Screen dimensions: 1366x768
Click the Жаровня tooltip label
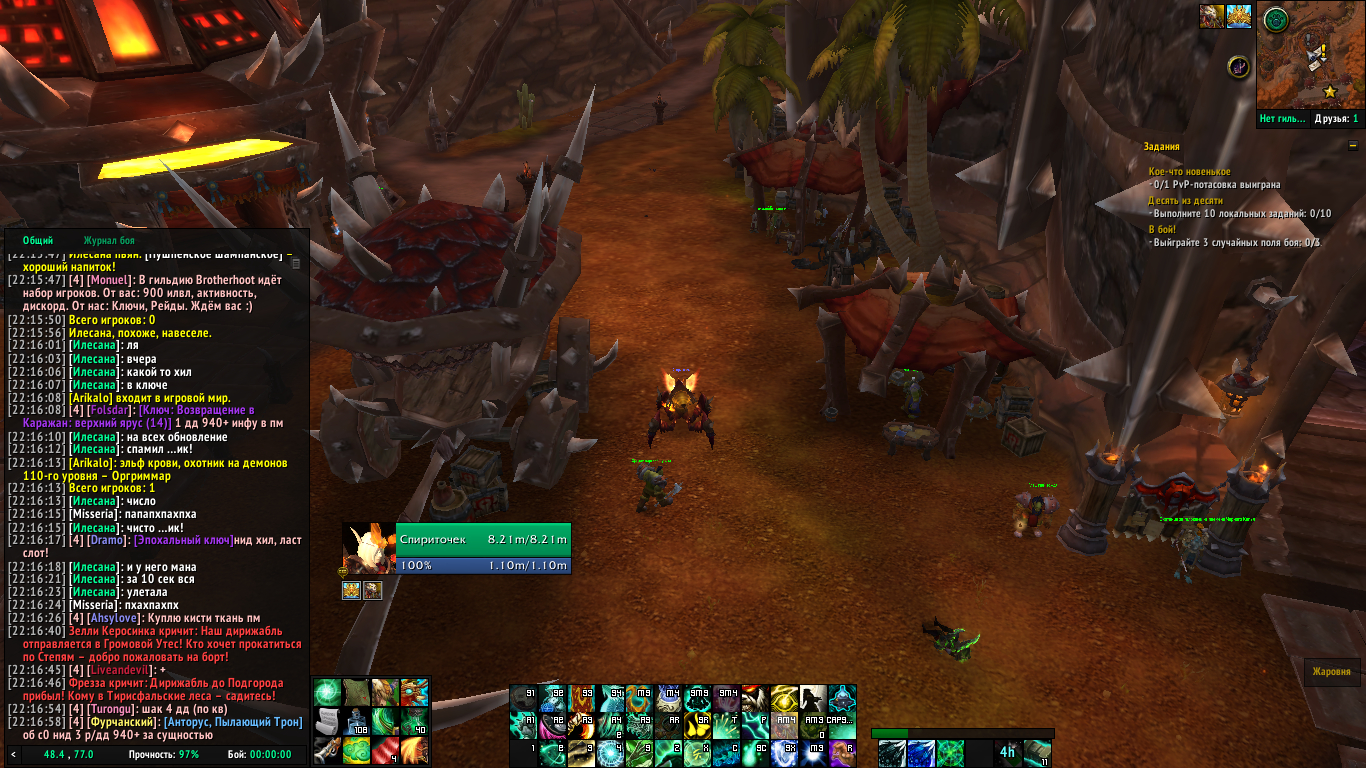tap(1332, 672)
